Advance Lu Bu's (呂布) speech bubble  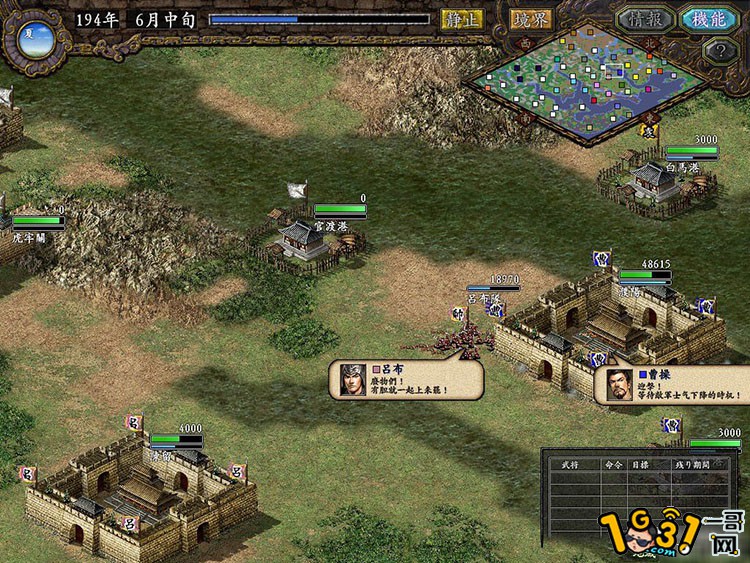[x=407, y=380]
